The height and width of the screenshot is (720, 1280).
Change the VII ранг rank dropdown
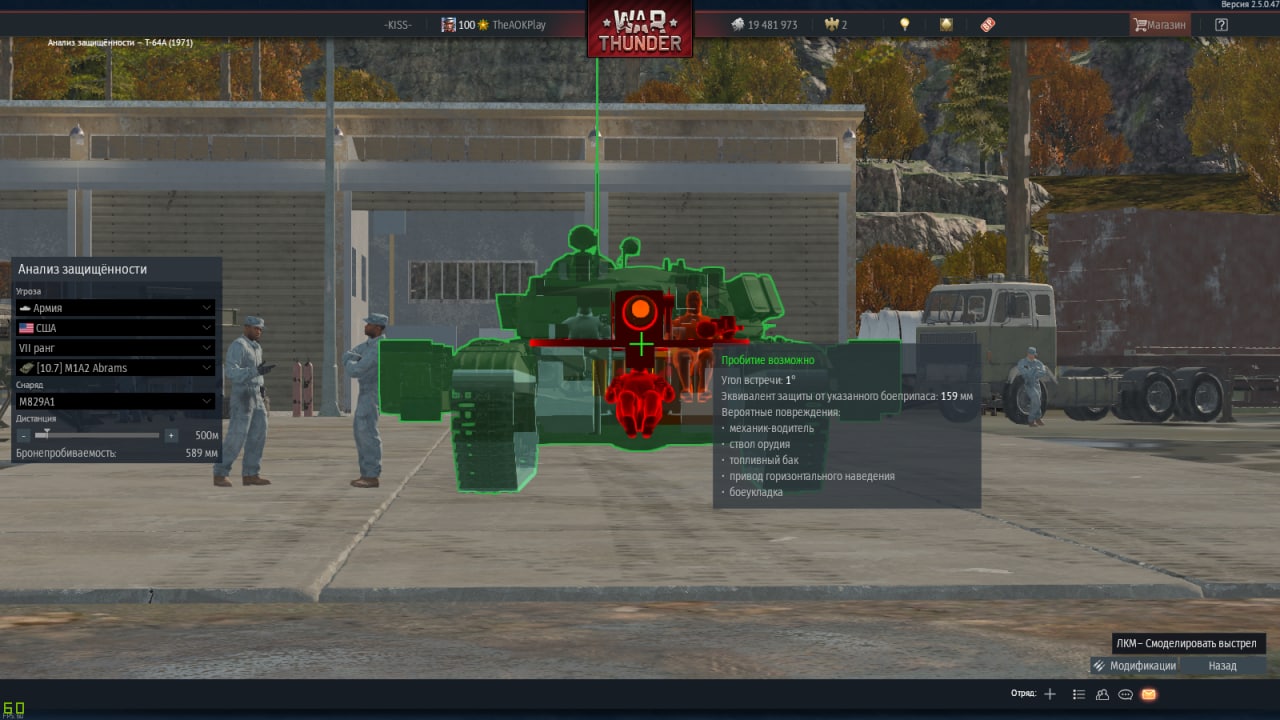pyautogui.click(x=115, y=348)
